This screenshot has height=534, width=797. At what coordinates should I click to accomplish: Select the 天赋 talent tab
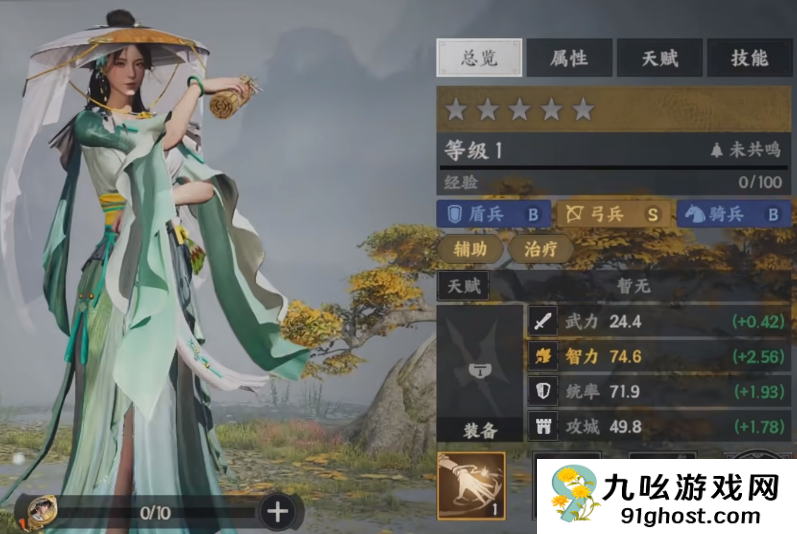tap(658, 58)
